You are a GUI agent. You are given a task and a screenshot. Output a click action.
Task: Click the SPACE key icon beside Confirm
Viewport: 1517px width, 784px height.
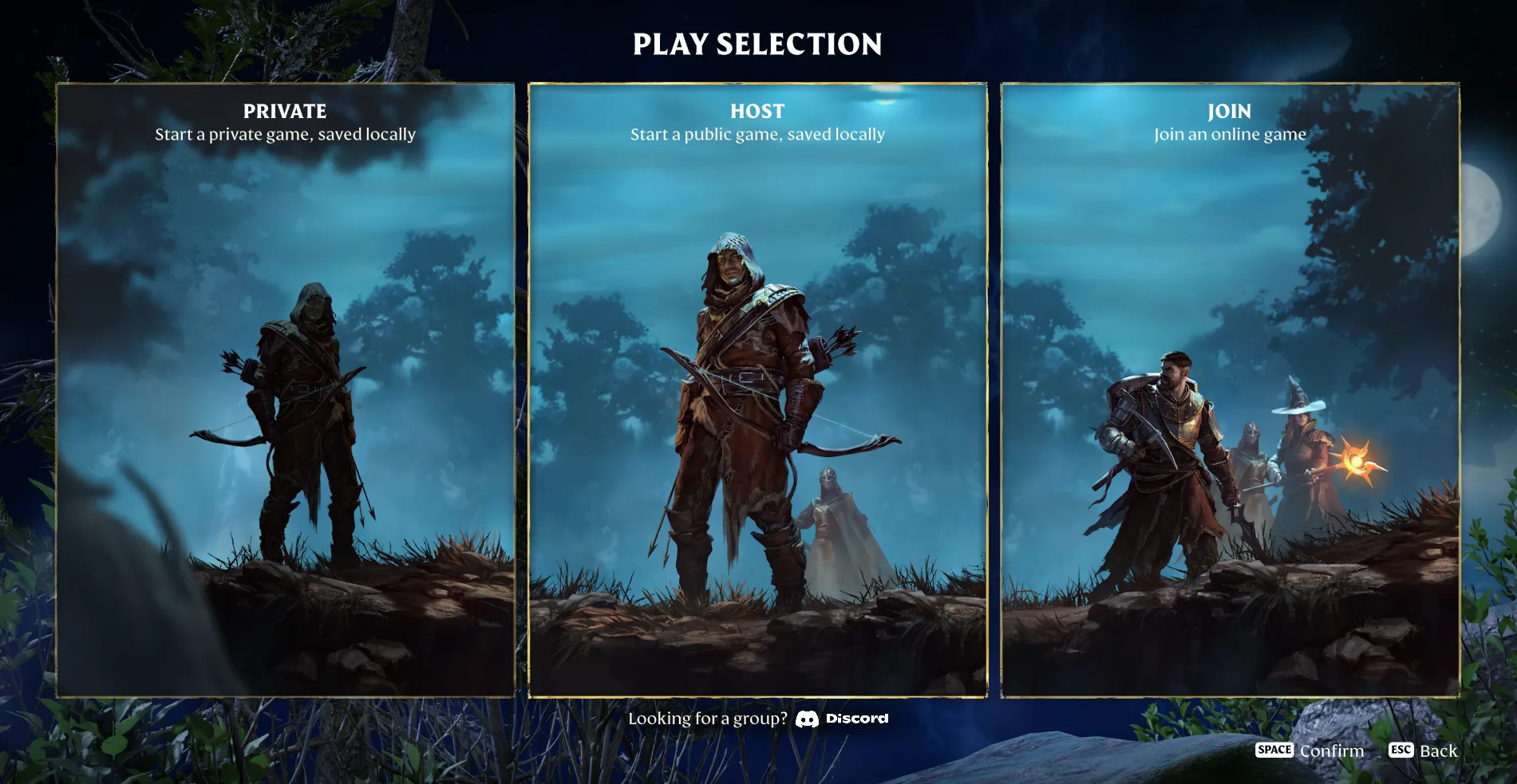(1274, 750)
